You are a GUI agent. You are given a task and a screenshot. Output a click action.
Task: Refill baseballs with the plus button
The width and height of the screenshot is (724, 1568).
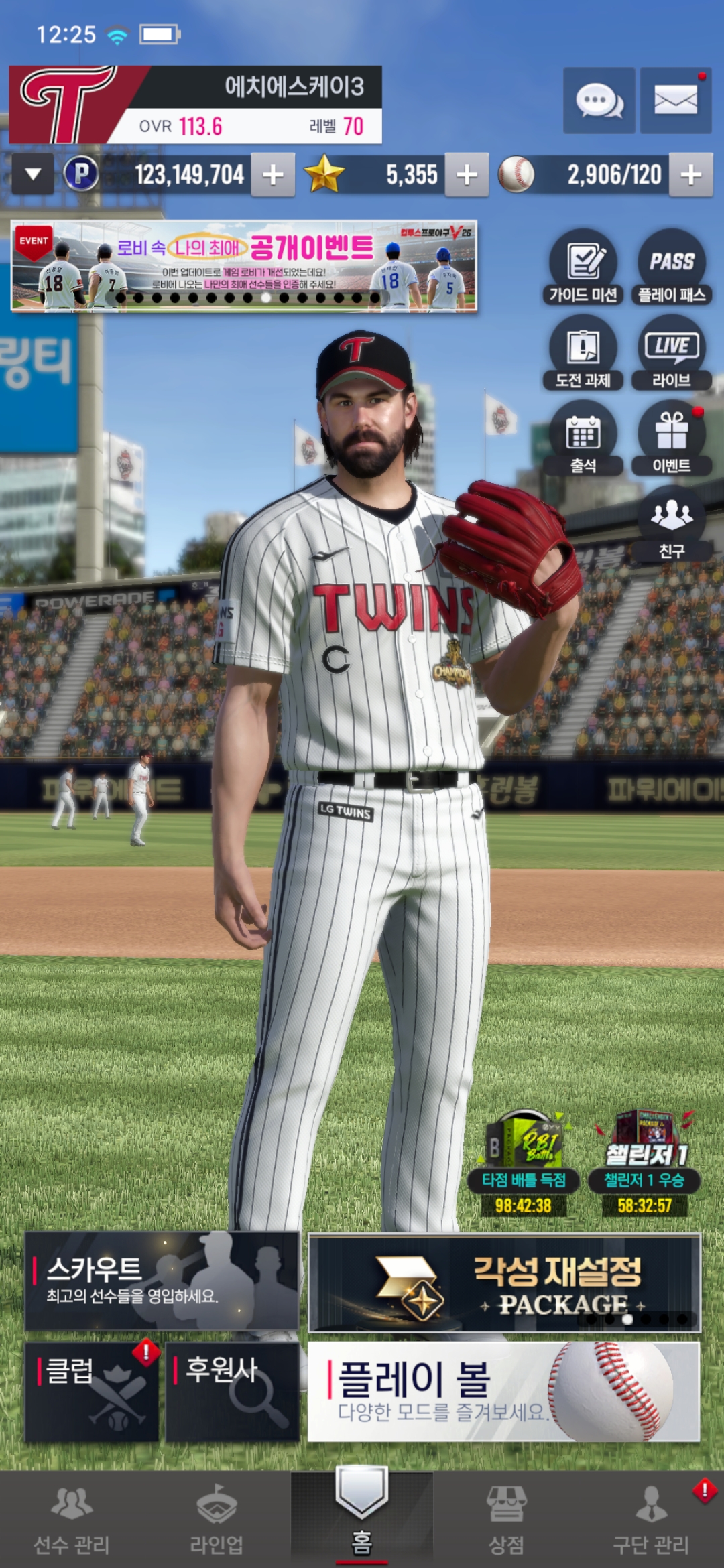pos(690,175)
